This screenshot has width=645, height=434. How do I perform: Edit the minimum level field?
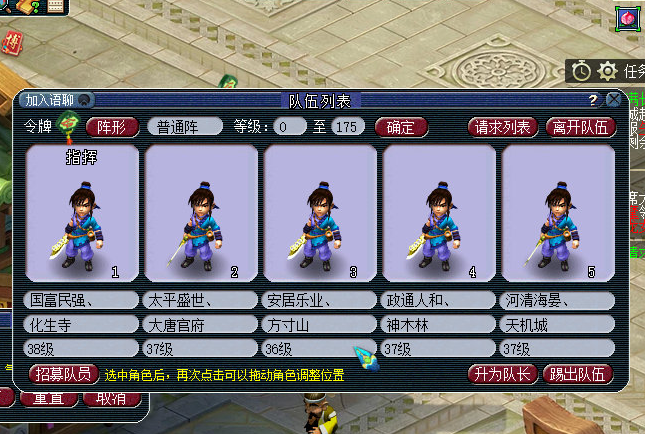pyautogui.click(x=291, y=127)
